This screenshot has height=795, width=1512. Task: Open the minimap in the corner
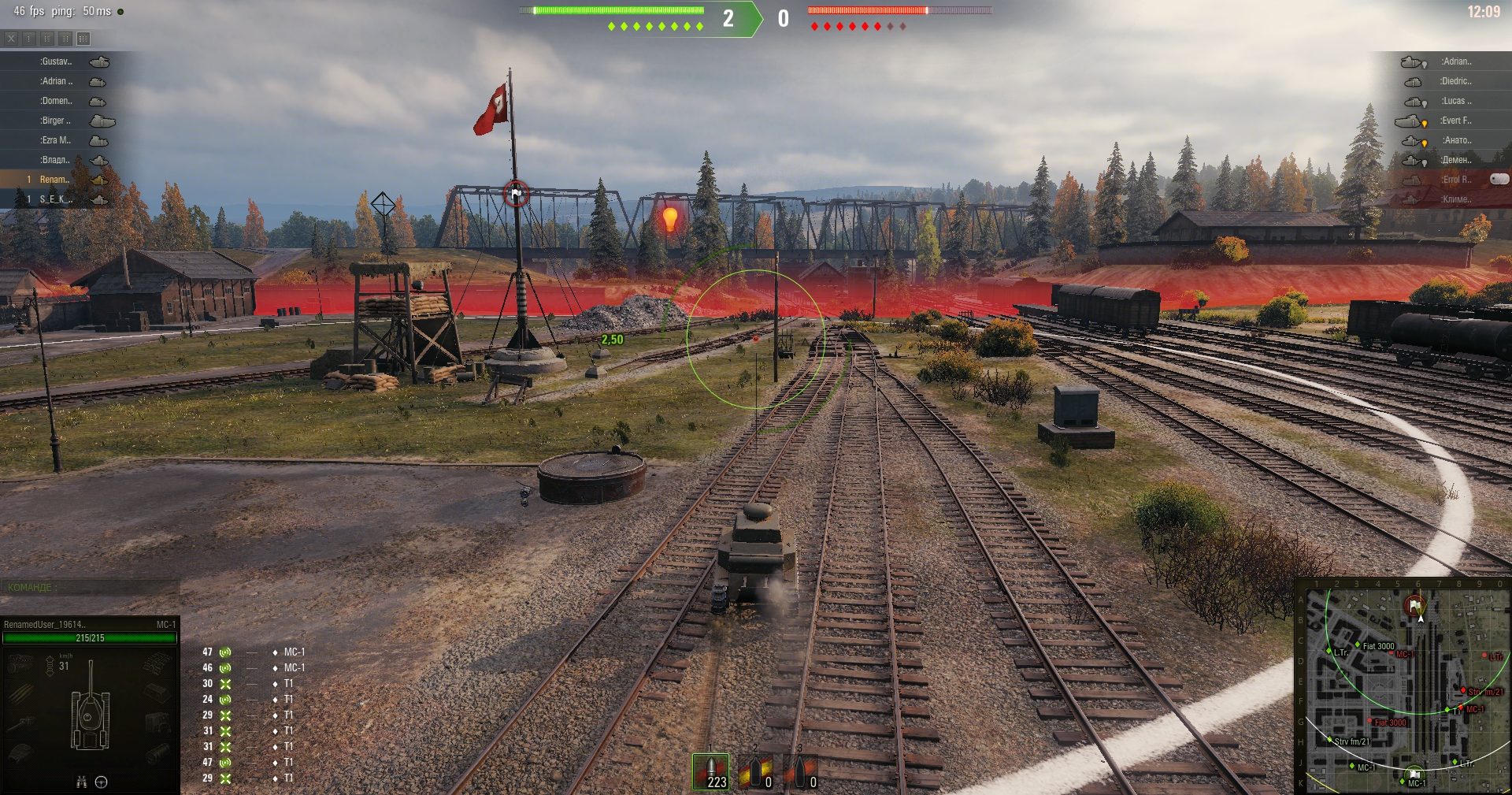coord(1404,686)
